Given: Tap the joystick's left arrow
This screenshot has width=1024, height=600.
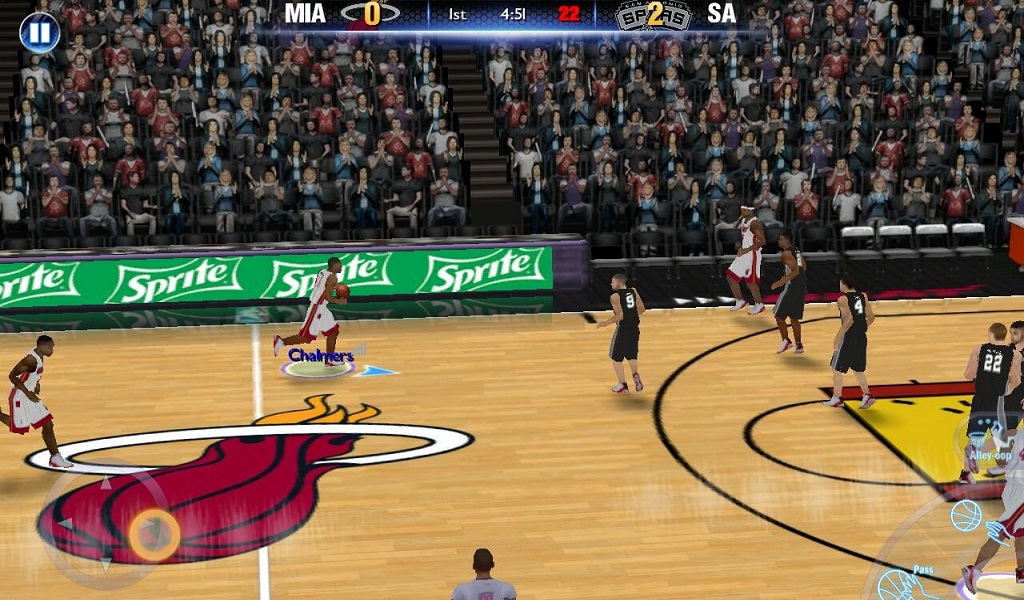Looking at the screenshot, I should pos(64,524).
